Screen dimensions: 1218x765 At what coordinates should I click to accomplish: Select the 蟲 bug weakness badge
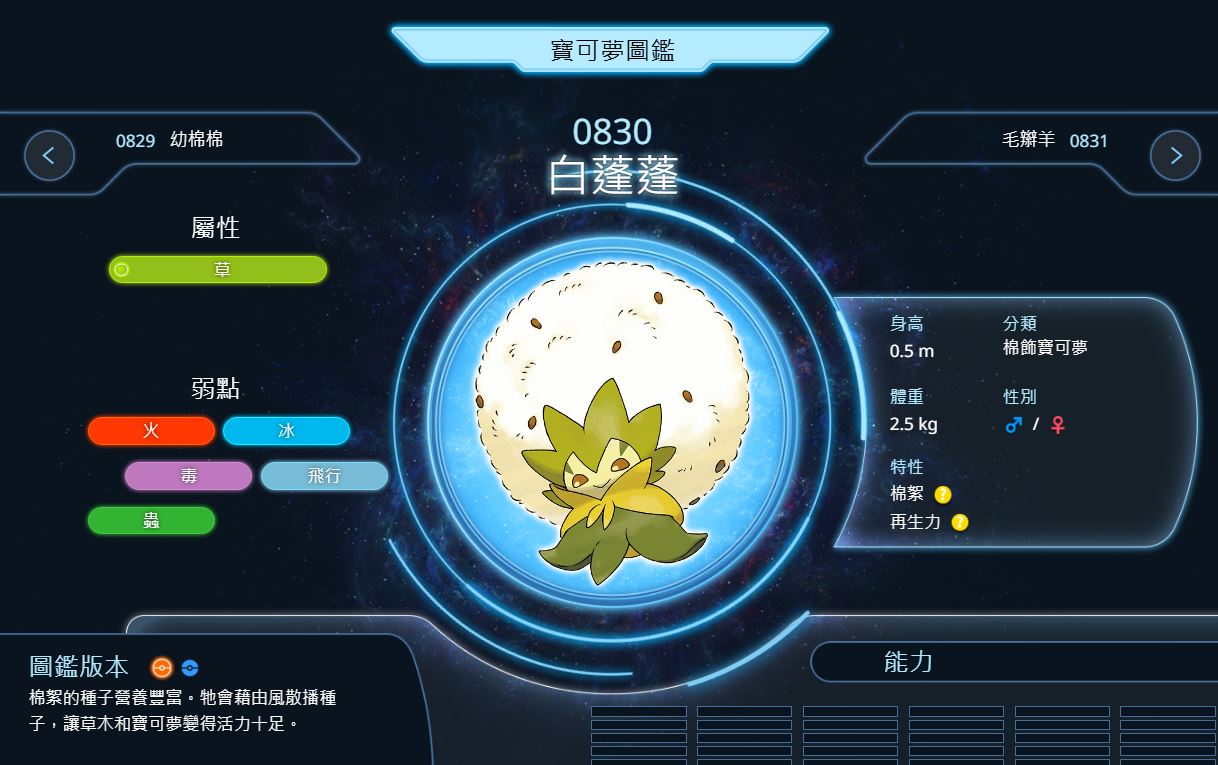[151, 521]
